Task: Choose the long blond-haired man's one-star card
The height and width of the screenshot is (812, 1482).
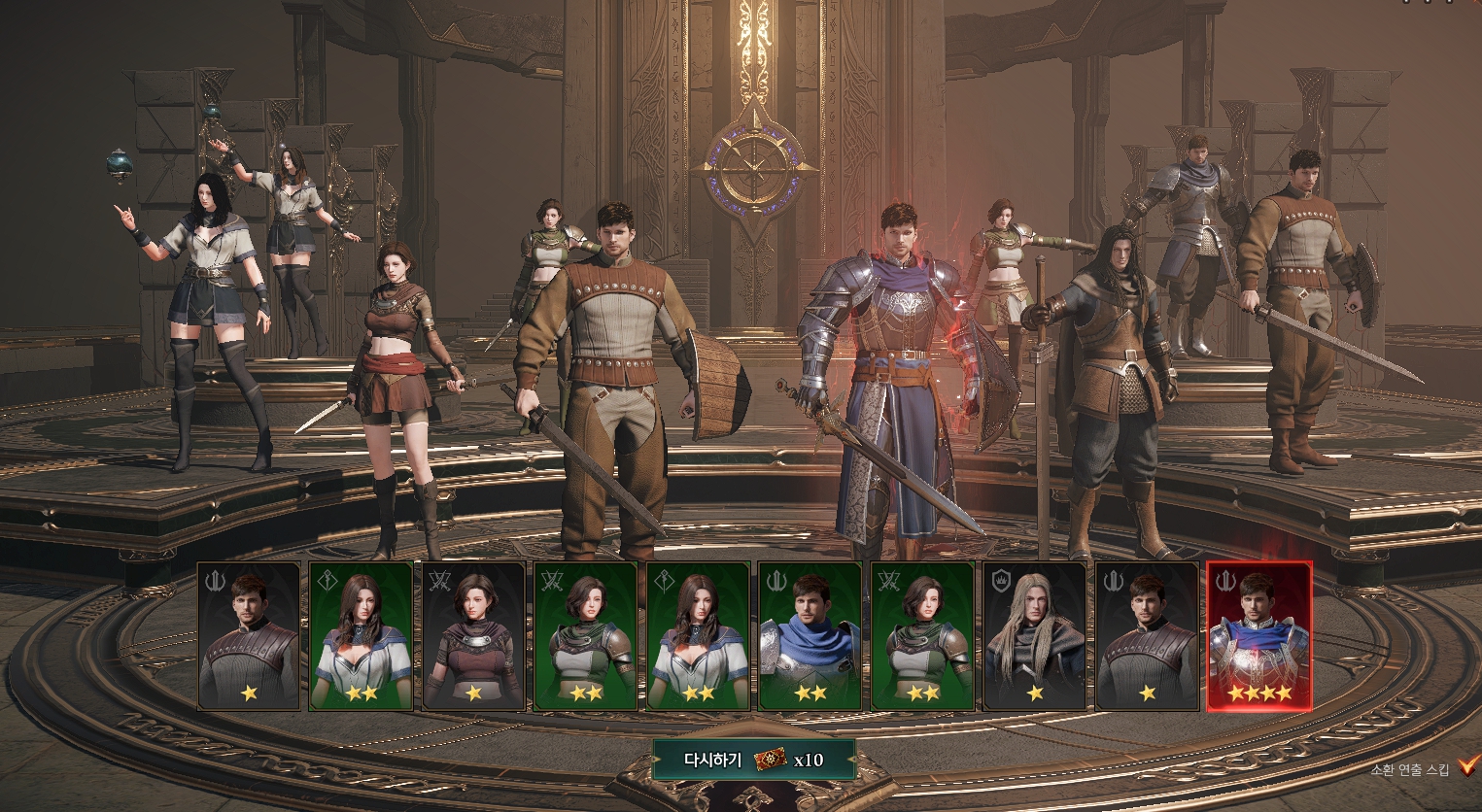Action: (1034, 636)
